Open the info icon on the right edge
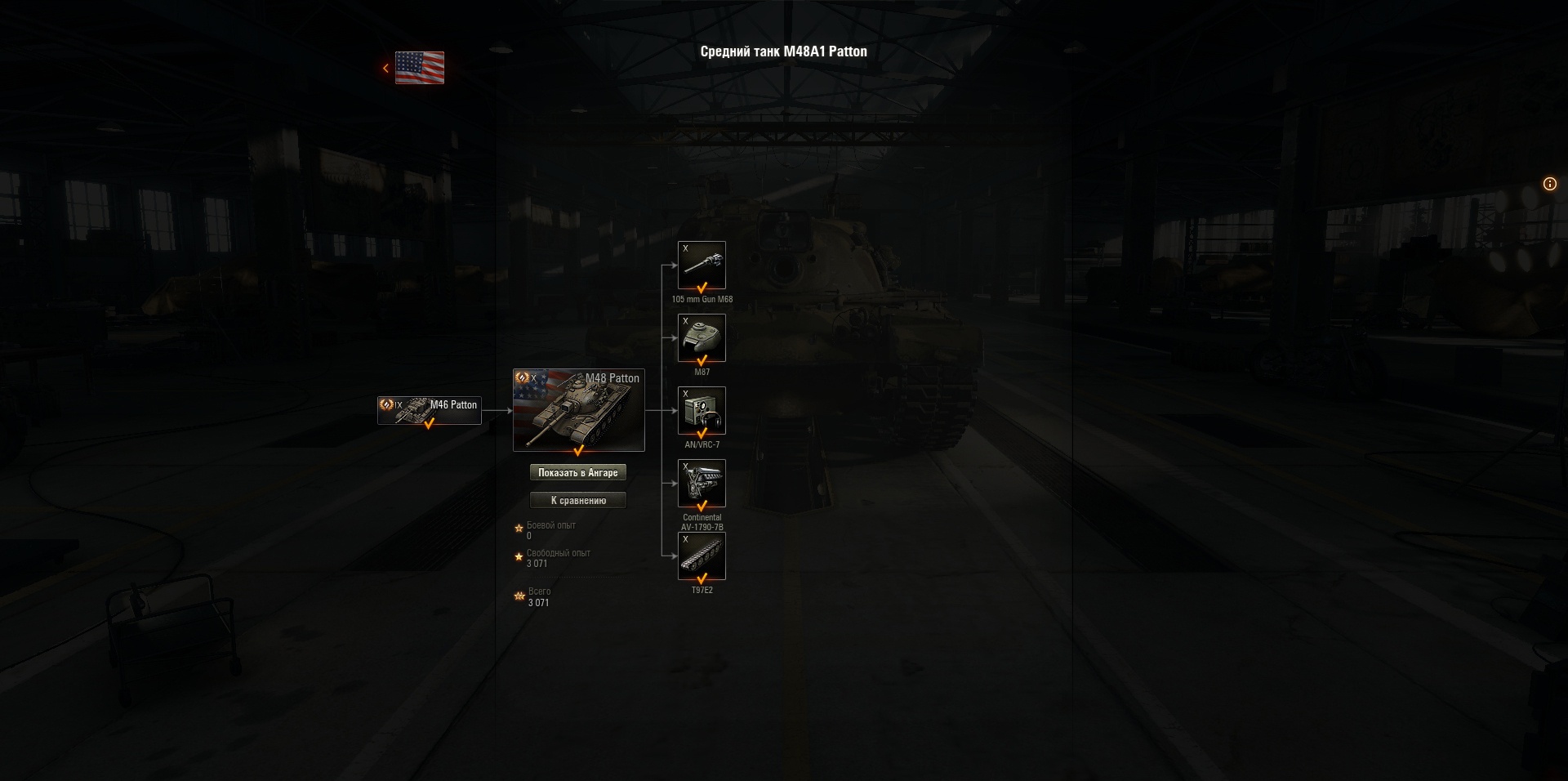1568x781 pixels. [1549, 185]
